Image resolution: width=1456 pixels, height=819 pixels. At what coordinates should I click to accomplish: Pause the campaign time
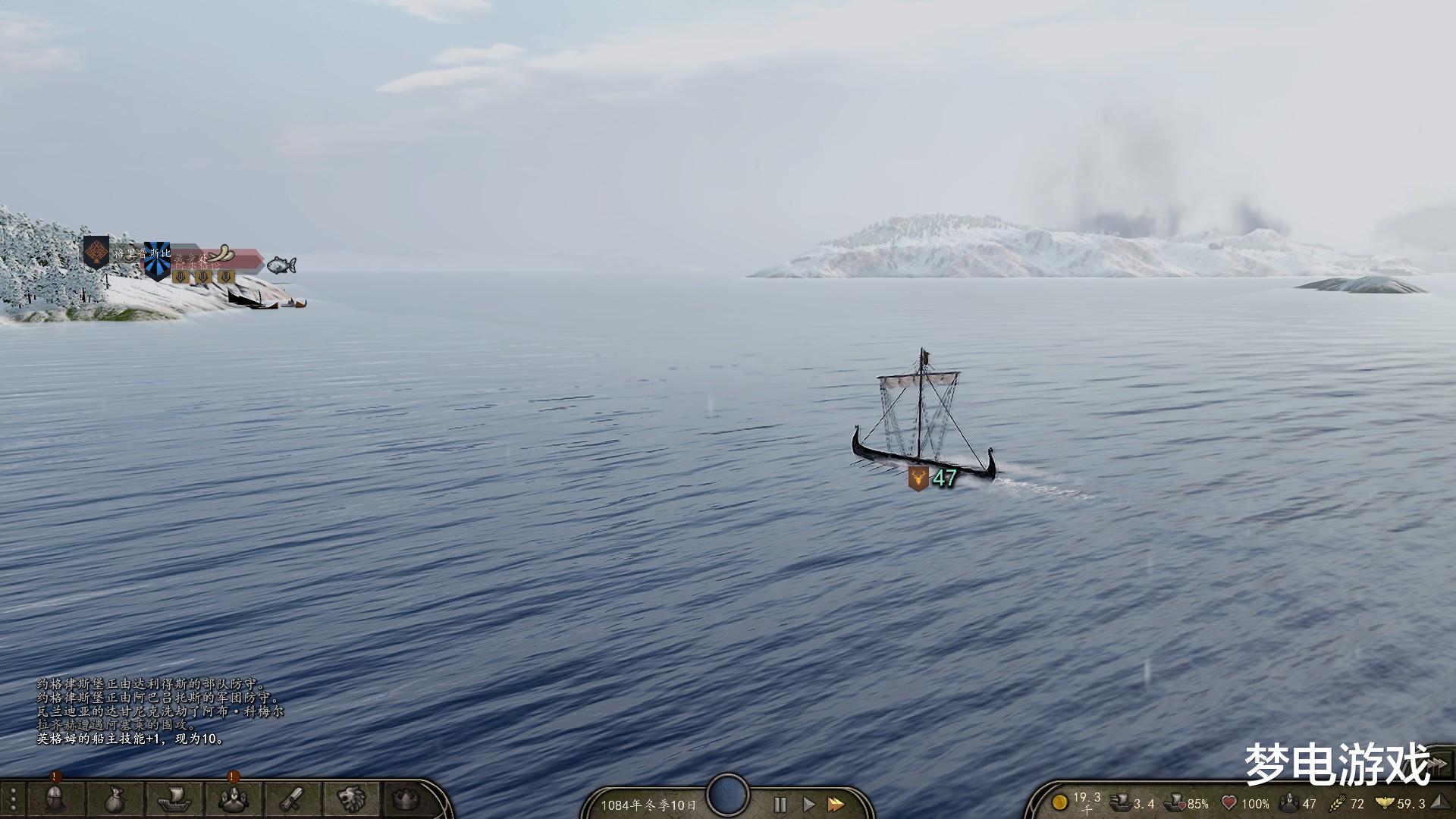[x=780, y=805]
